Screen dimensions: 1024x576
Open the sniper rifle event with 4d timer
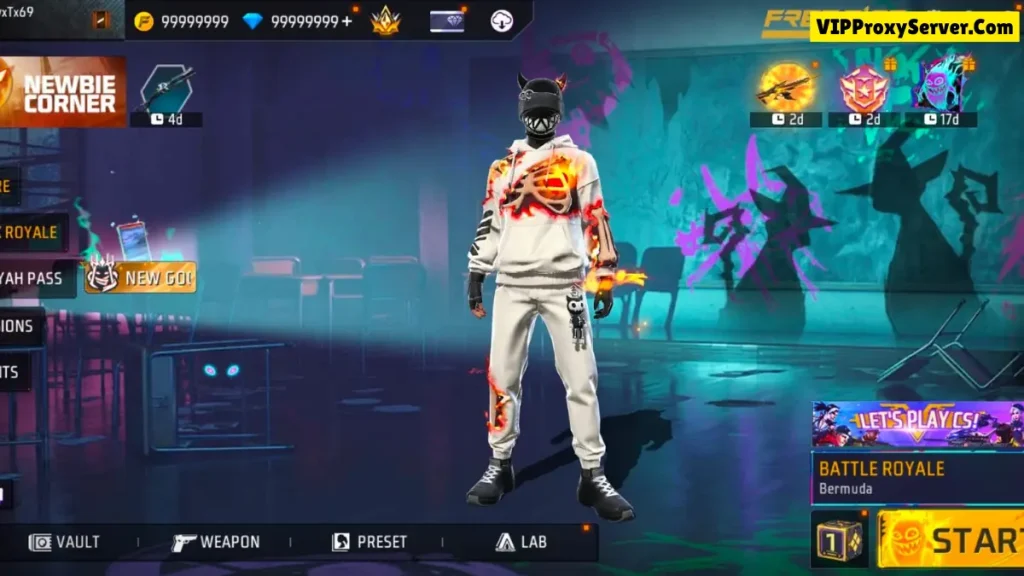point(166,92)
